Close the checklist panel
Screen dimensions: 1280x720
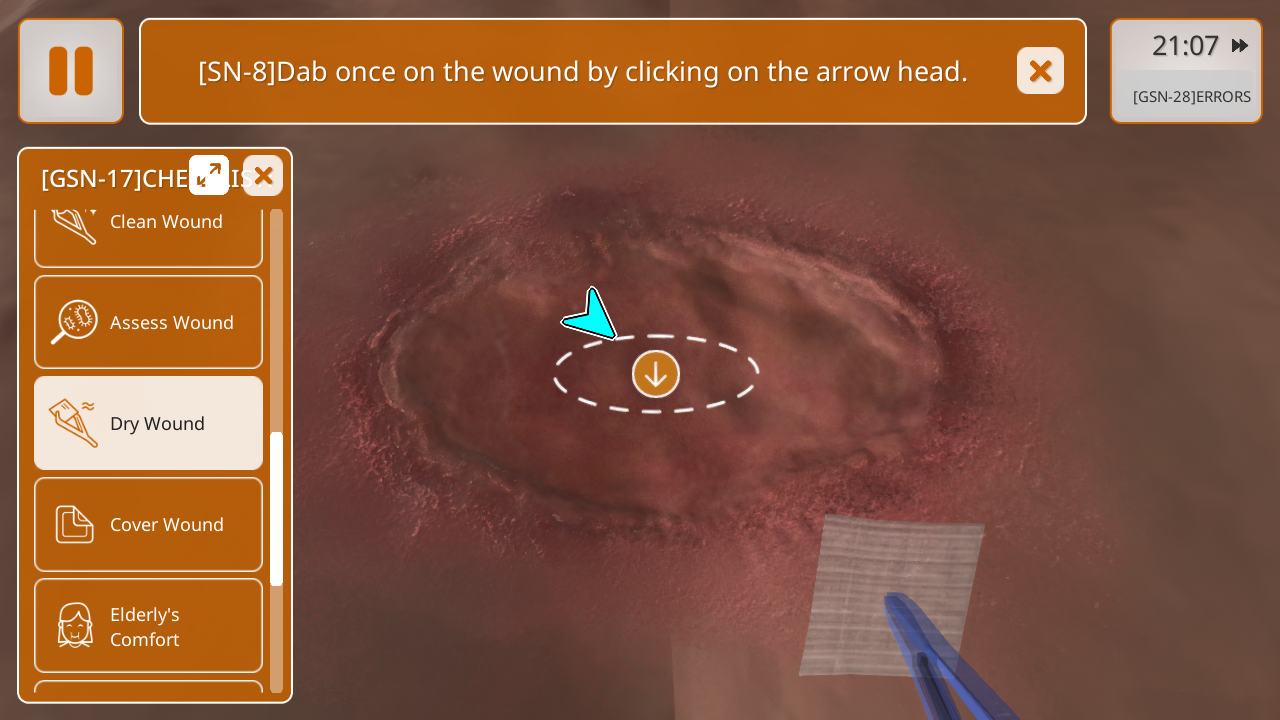click(263, 176)
